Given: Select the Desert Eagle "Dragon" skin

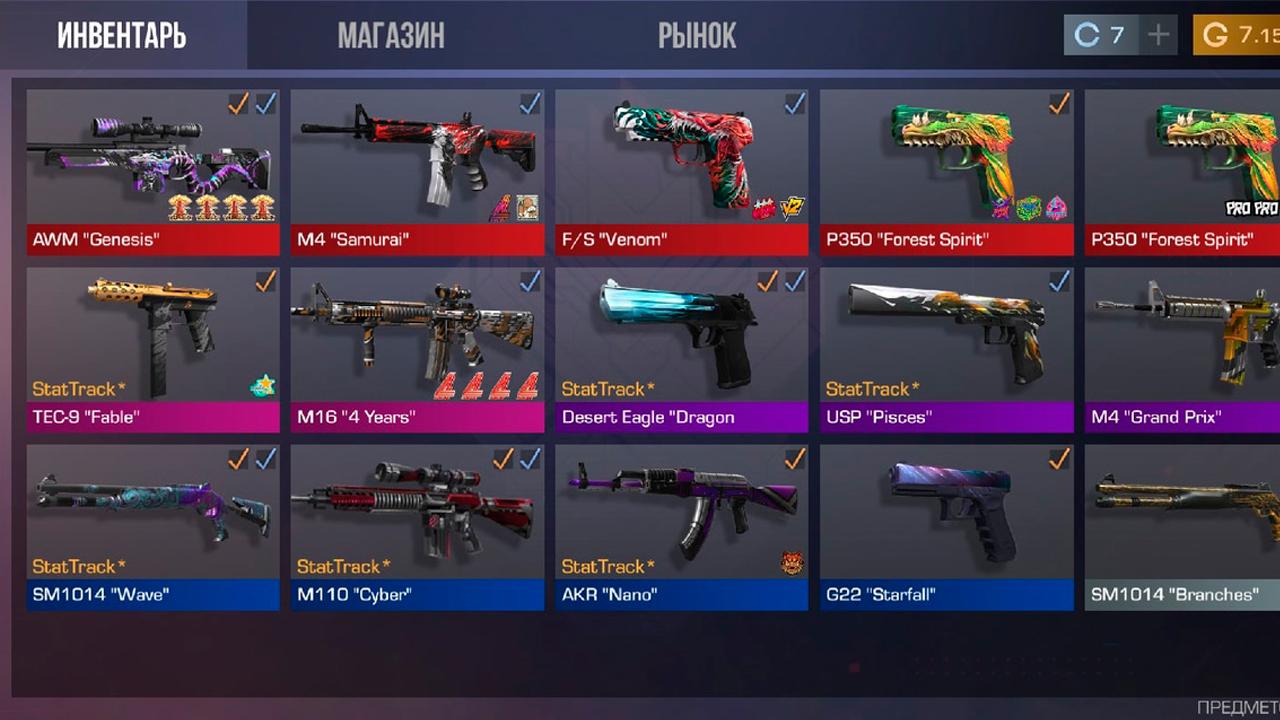Looking at the screenshot, I should click(681, 349).
